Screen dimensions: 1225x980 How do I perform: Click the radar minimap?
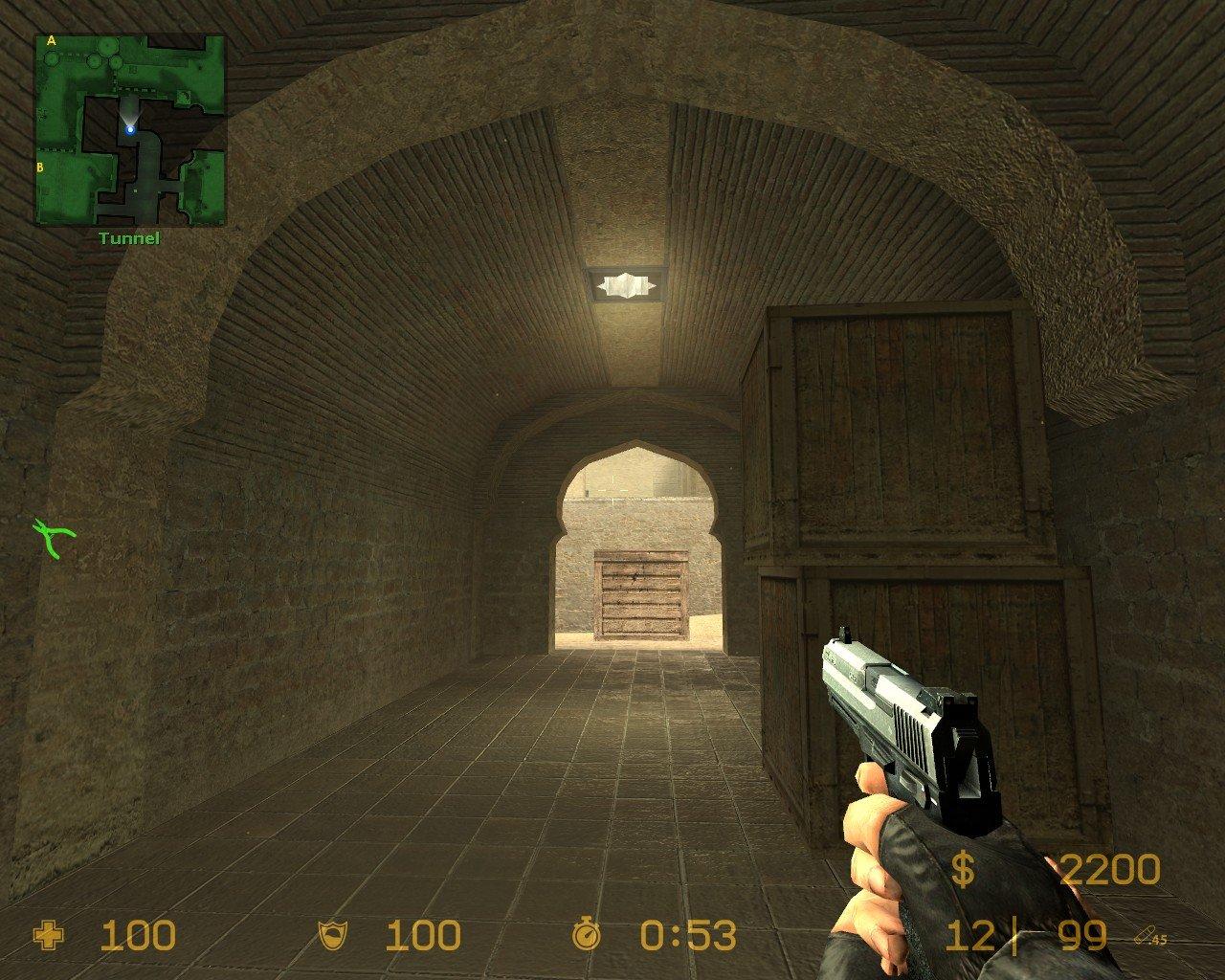pyautogui.click(x=130, y=130)
